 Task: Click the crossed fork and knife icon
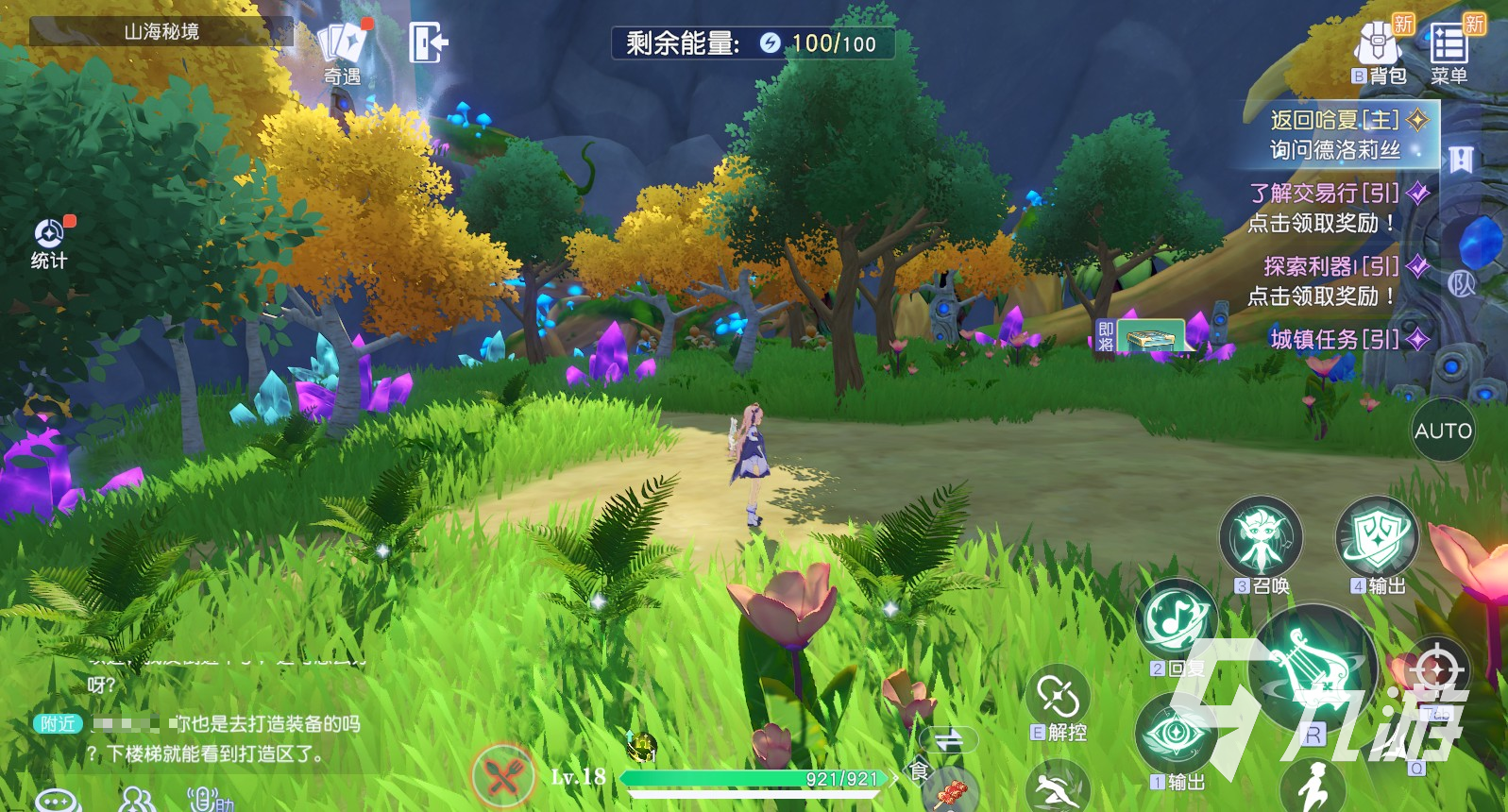[504, 776]
